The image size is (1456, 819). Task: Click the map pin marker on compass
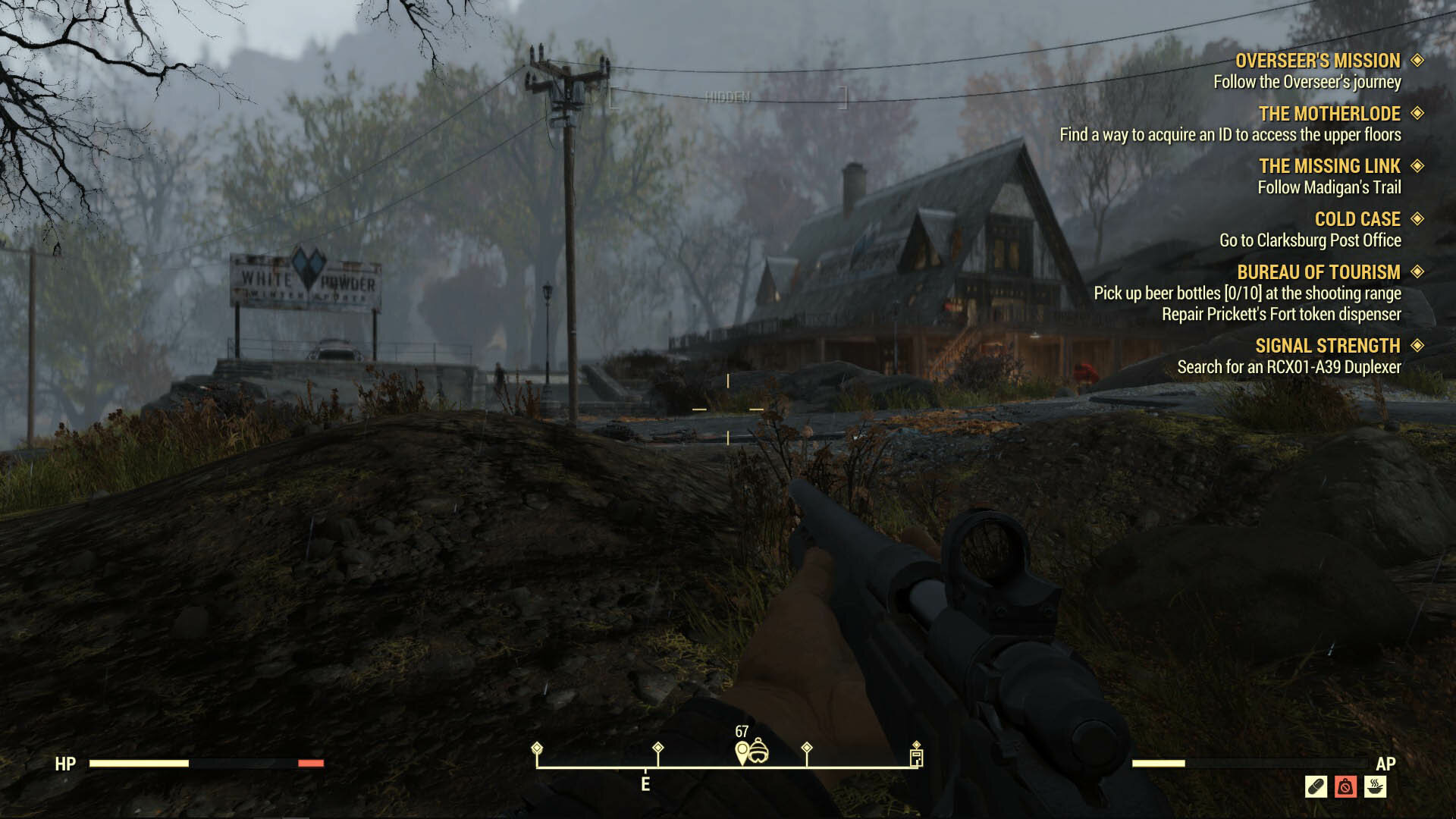[742, 753]
